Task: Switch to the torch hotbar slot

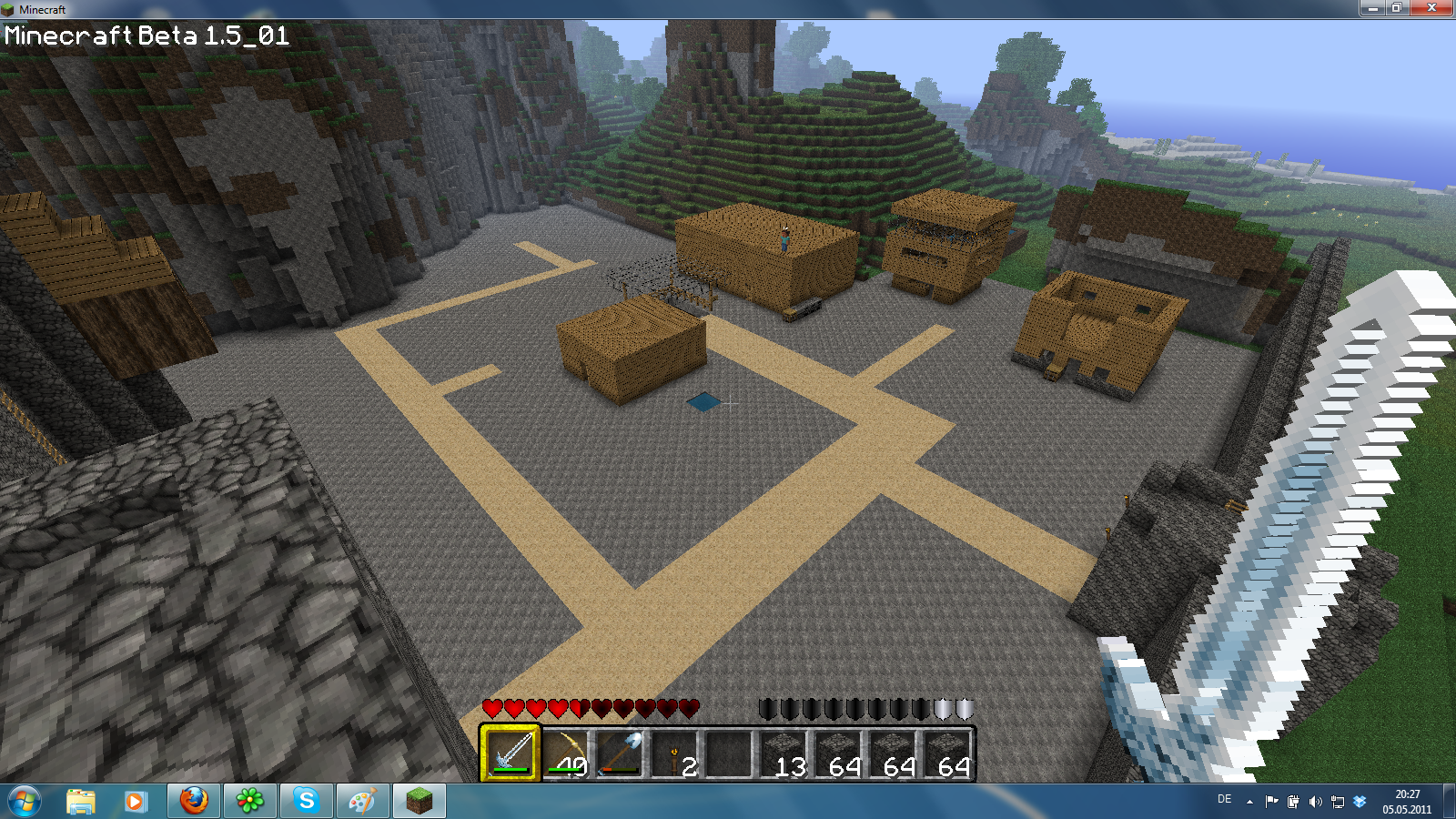Action: pyautogui.click(x=674, y=753)
